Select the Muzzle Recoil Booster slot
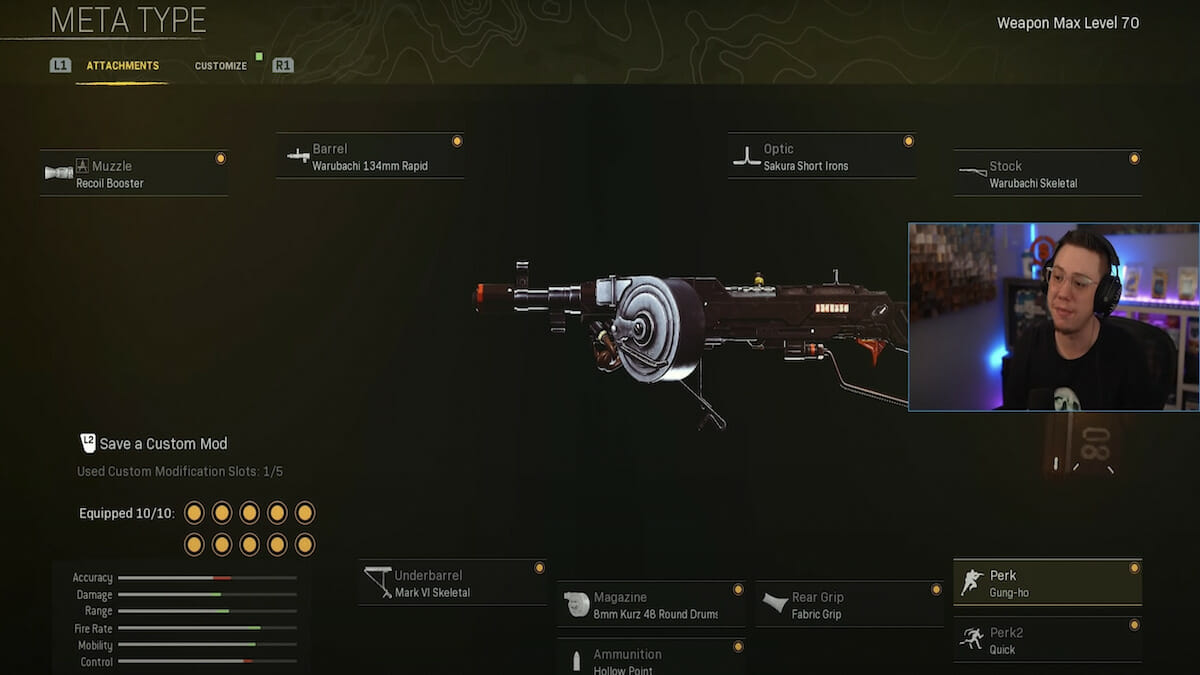The width and height of the screenshot is (1200, 675). [x=134, y=174]
